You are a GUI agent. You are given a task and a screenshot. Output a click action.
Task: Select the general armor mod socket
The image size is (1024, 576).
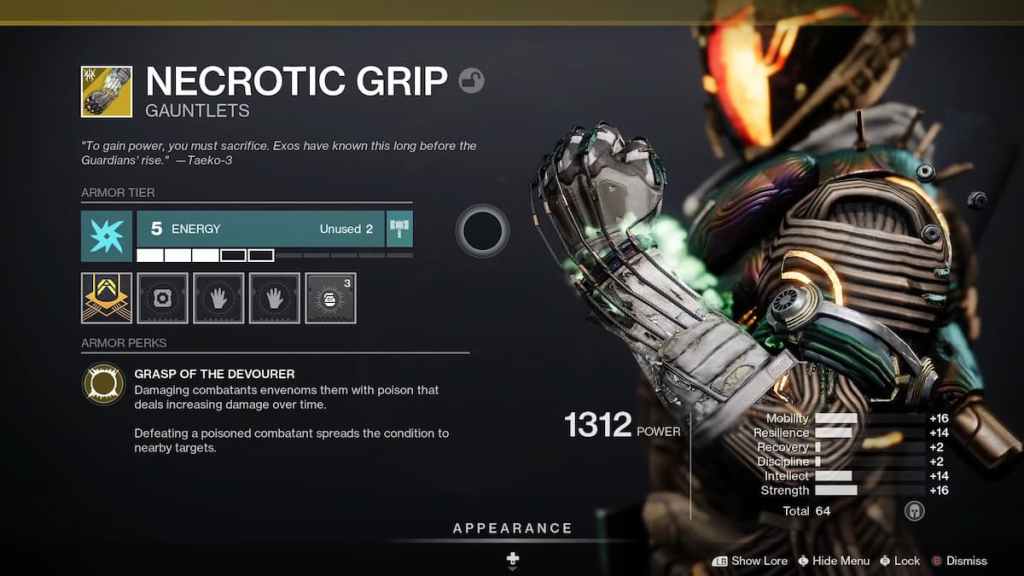coord(162,298)
